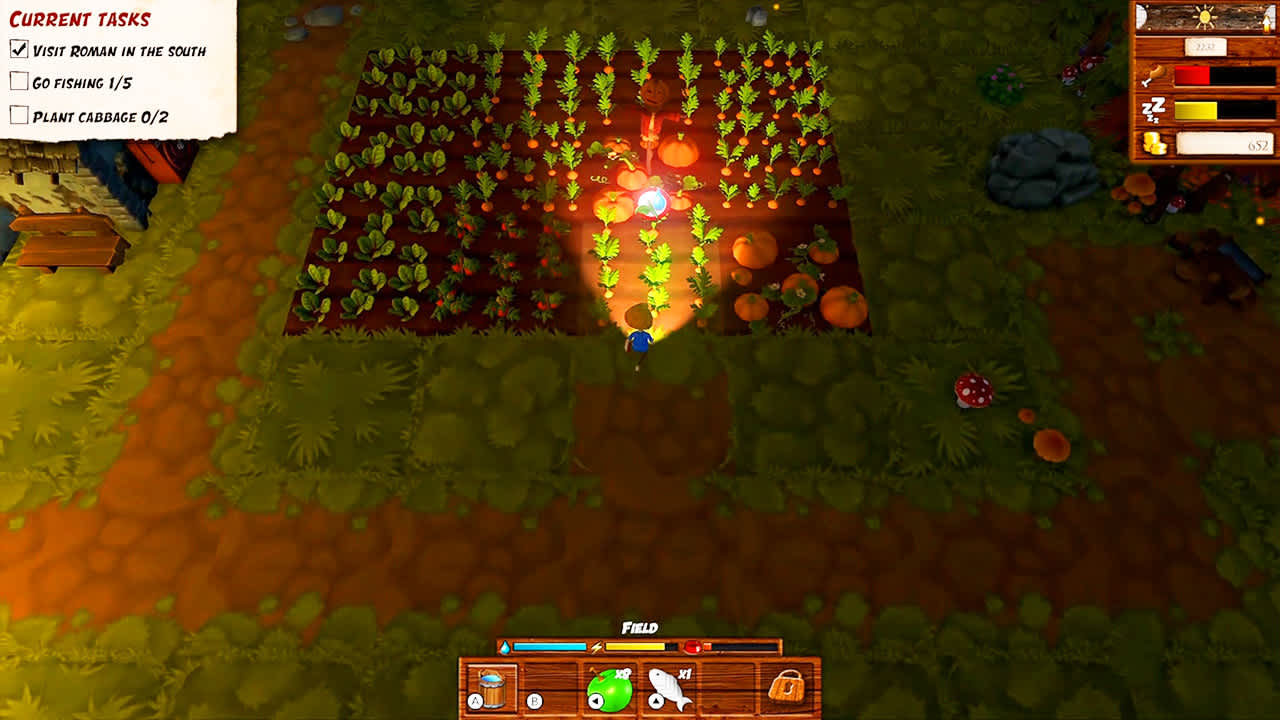
Task: Click the Field location label
Action: tap(639, 627)
